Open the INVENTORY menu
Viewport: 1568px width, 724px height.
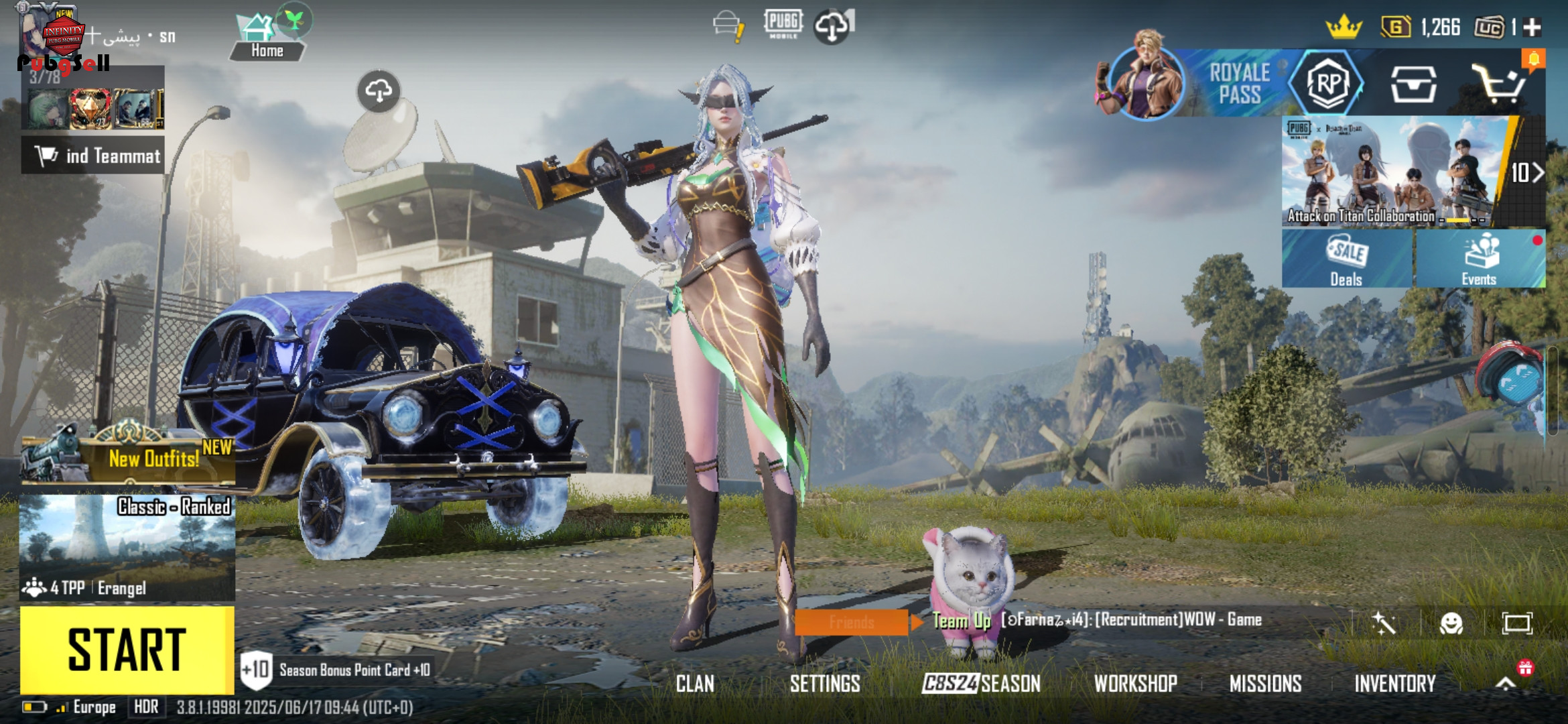(x=1395, y=684)
